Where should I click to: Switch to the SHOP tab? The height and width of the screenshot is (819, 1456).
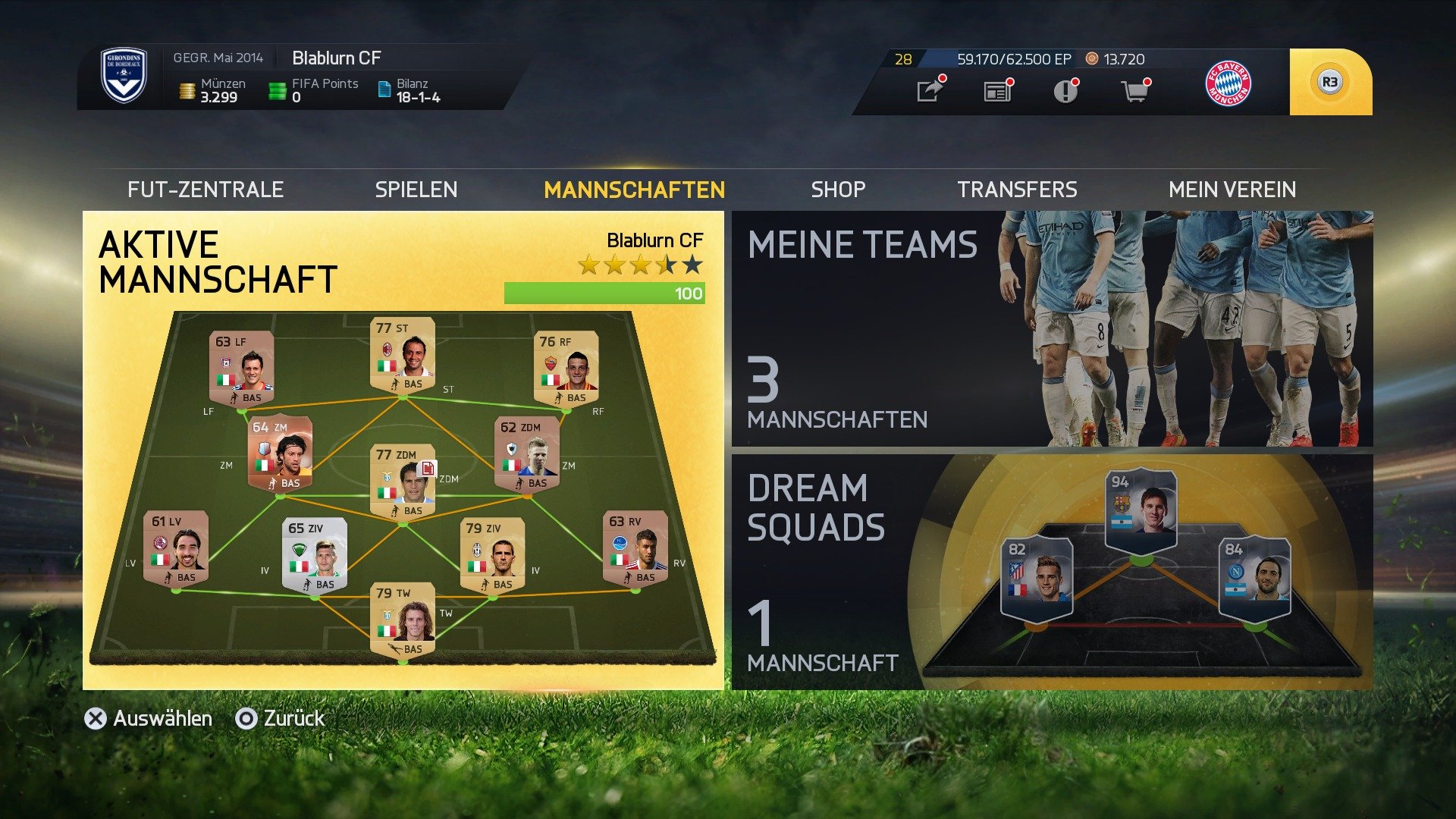837,189
